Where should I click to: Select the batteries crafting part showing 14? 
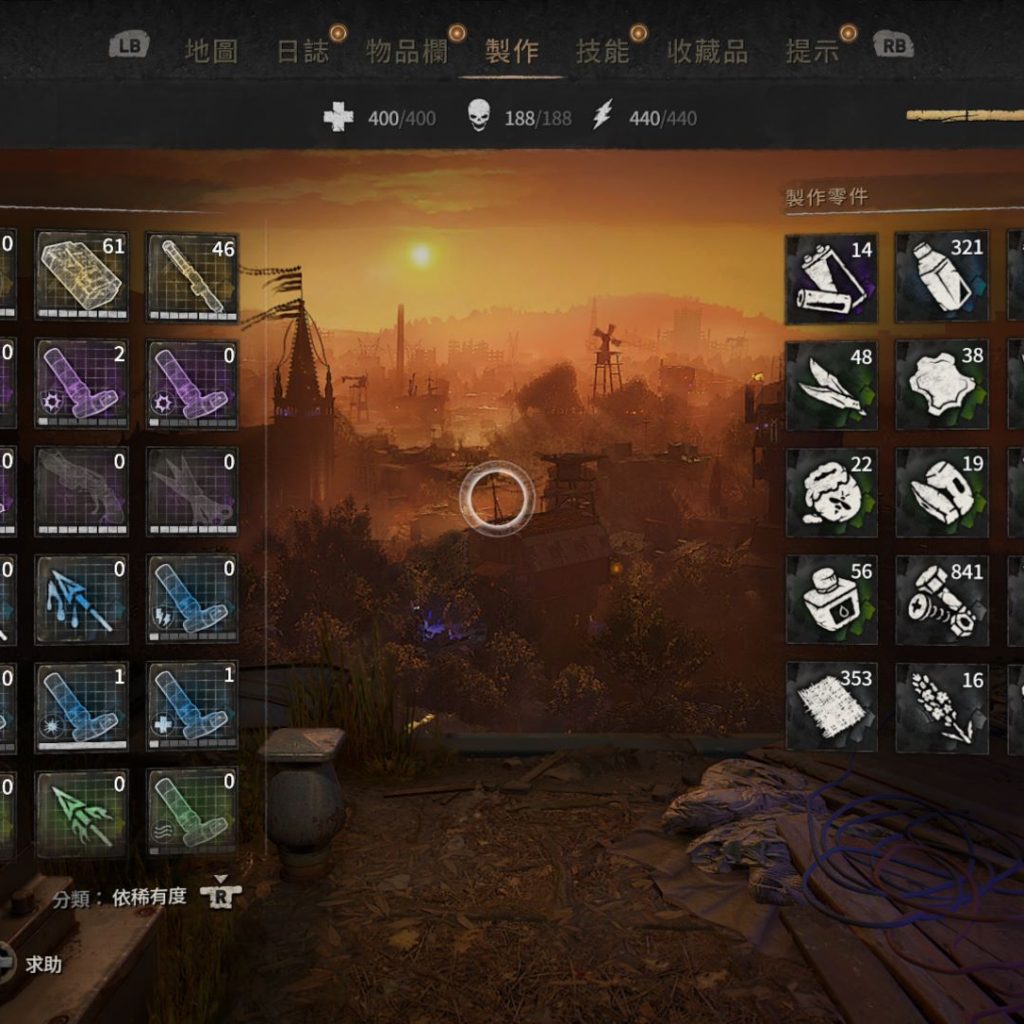tap(831, 279)
